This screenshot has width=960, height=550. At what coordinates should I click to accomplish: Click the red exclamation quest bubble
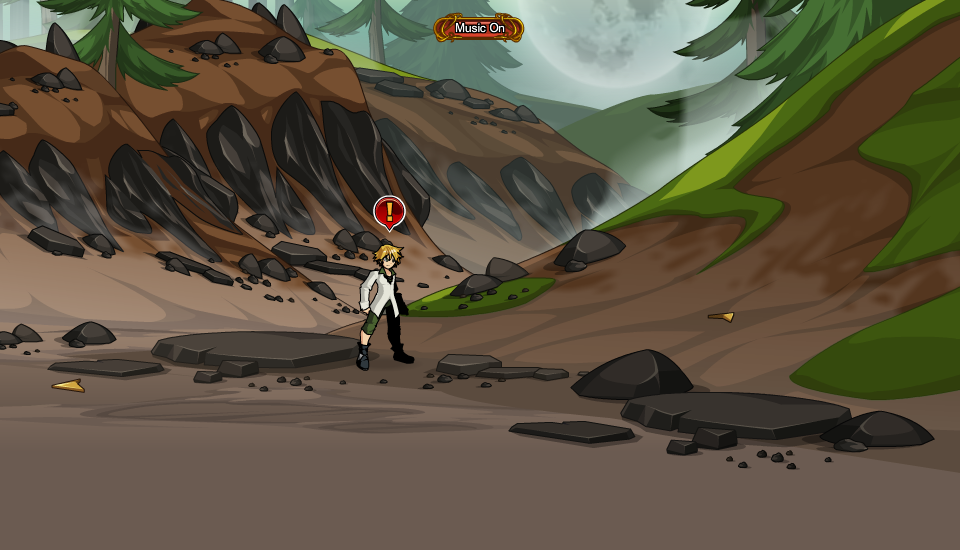pyautogui.click(x=389, y=211)
